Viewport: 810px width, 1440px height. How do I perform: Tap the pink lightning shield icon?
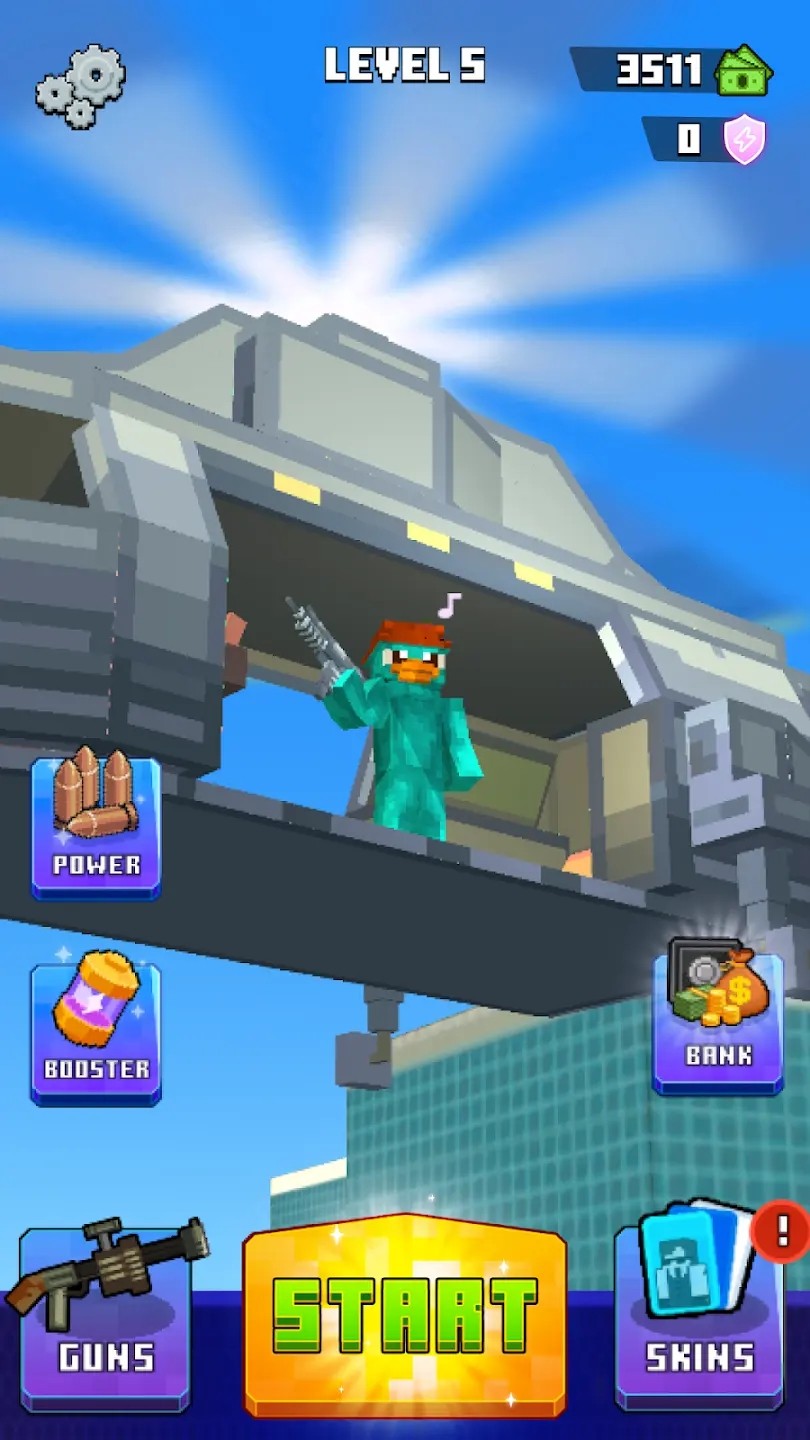[x=745, y=140]
